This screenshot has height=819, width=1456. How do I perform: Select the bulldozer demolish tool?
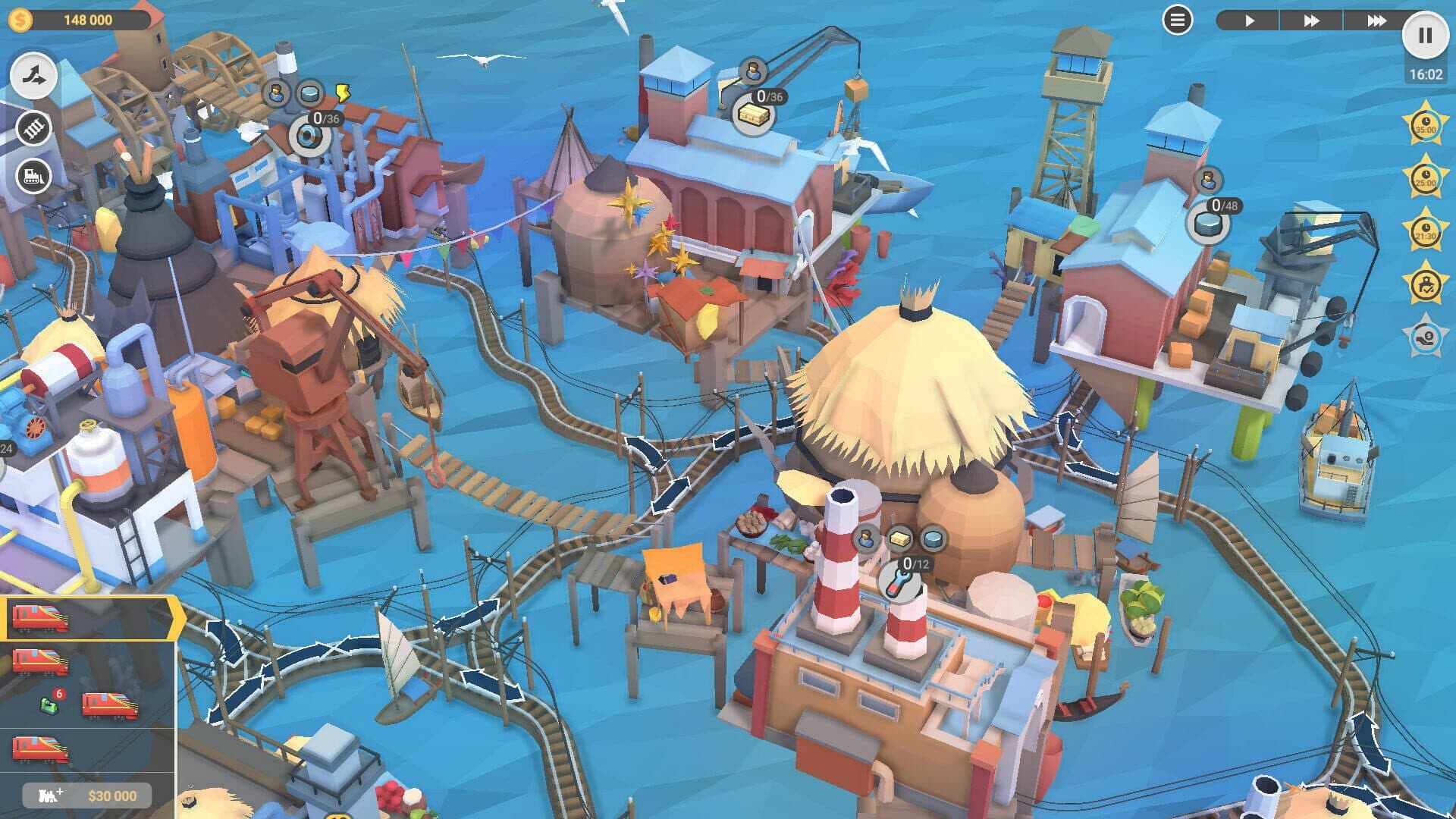point(34,177)
